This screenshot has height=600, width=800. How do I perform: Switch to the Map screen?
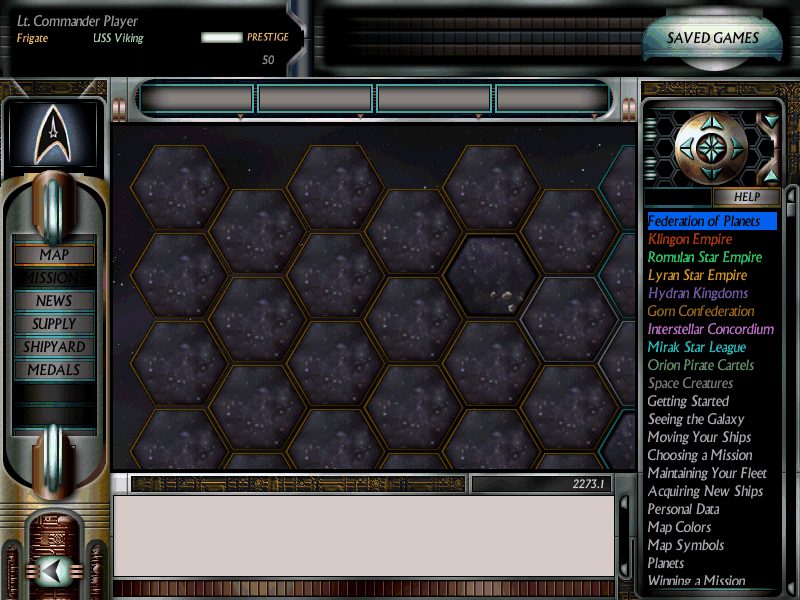click(x=54, y=255)
